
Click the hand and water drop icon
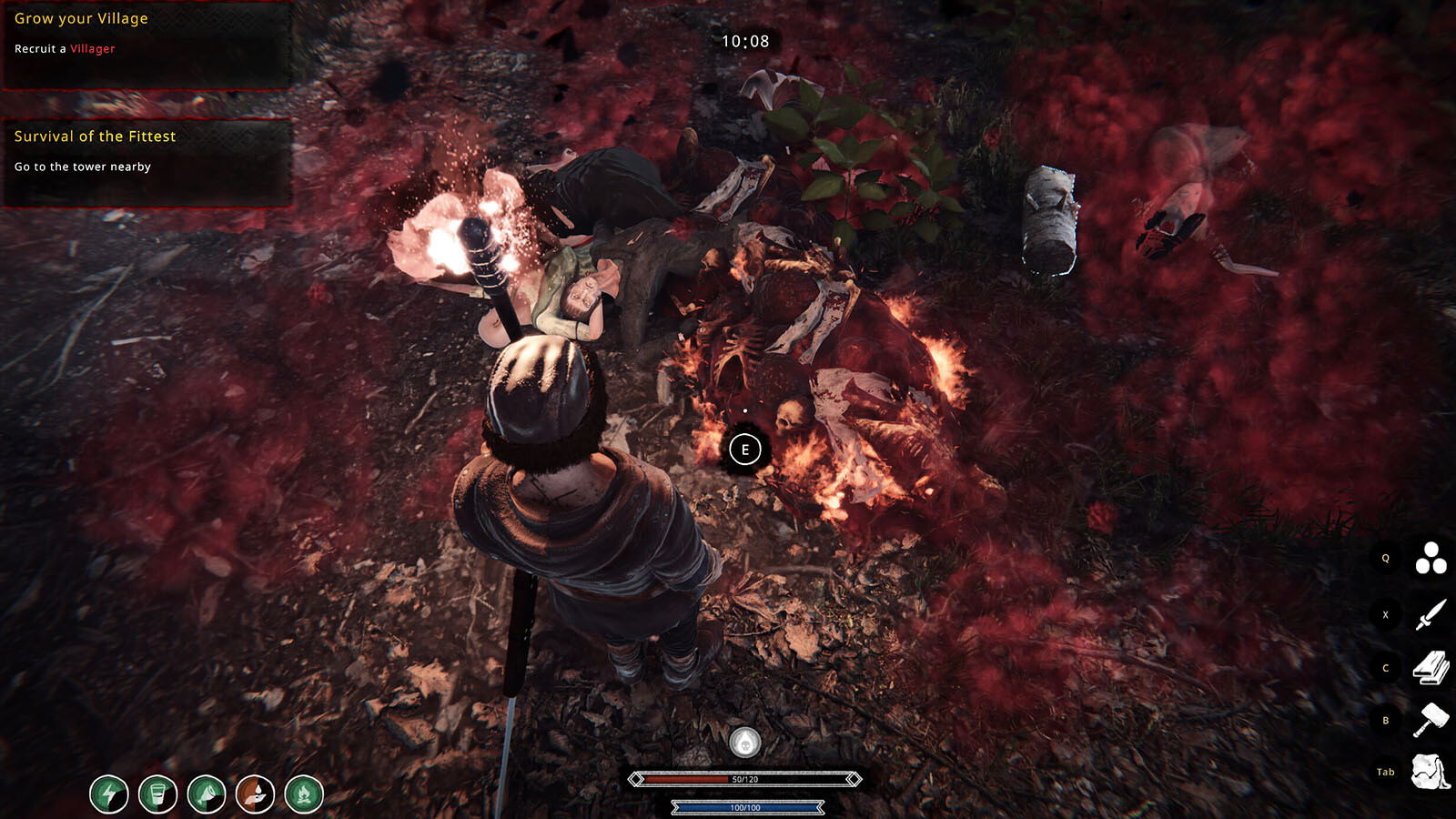[x=255, y=794]
